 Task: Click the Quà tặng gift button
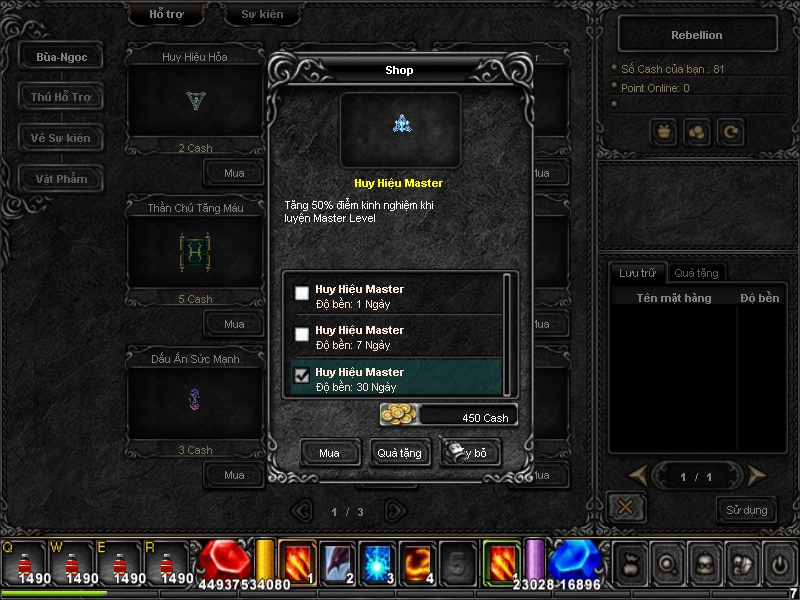pyautogui.click(x=399, y=453)
